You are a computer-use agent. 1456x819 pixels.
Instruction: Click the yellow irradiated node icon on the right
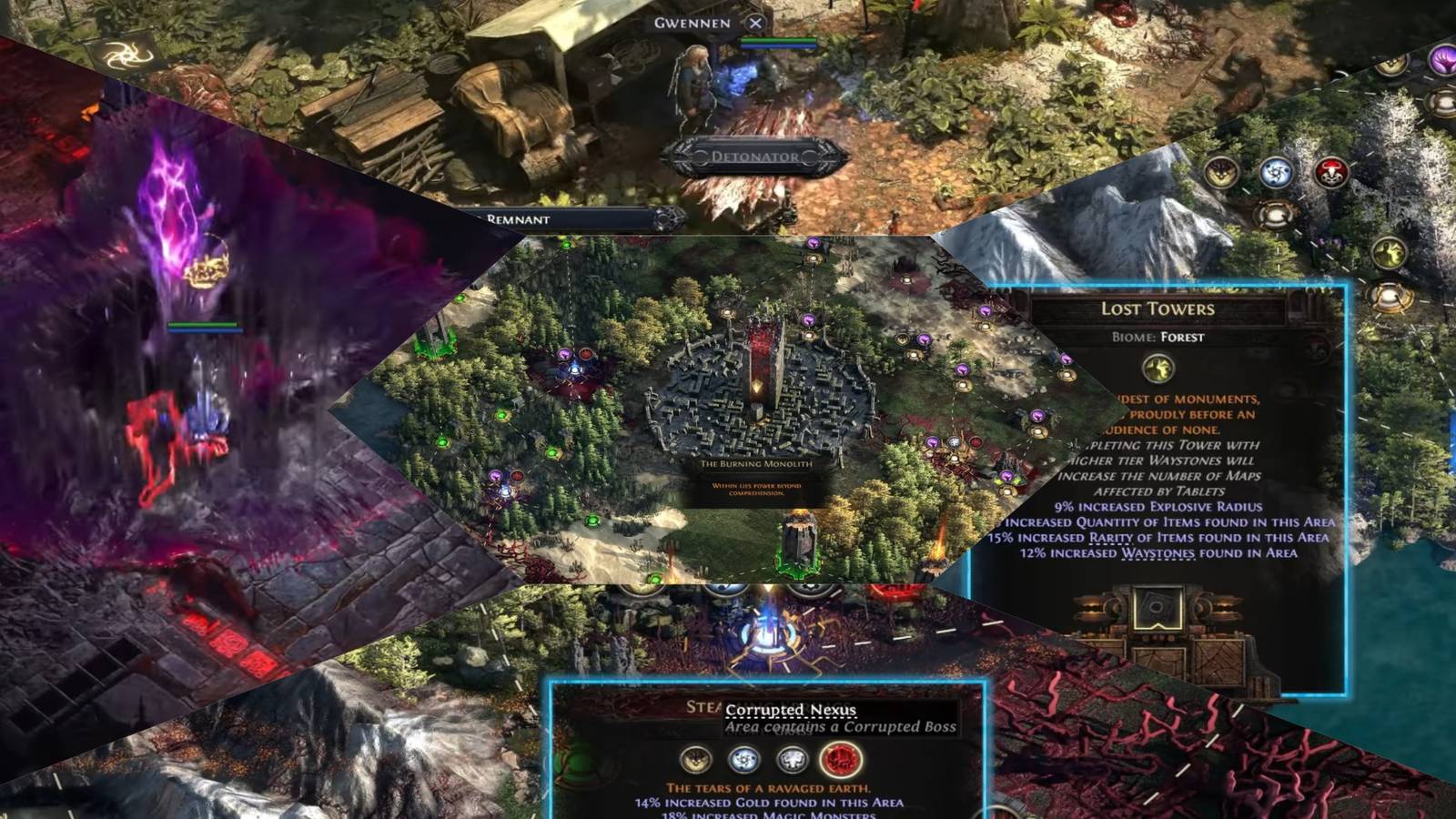[x=1388, y=252]
